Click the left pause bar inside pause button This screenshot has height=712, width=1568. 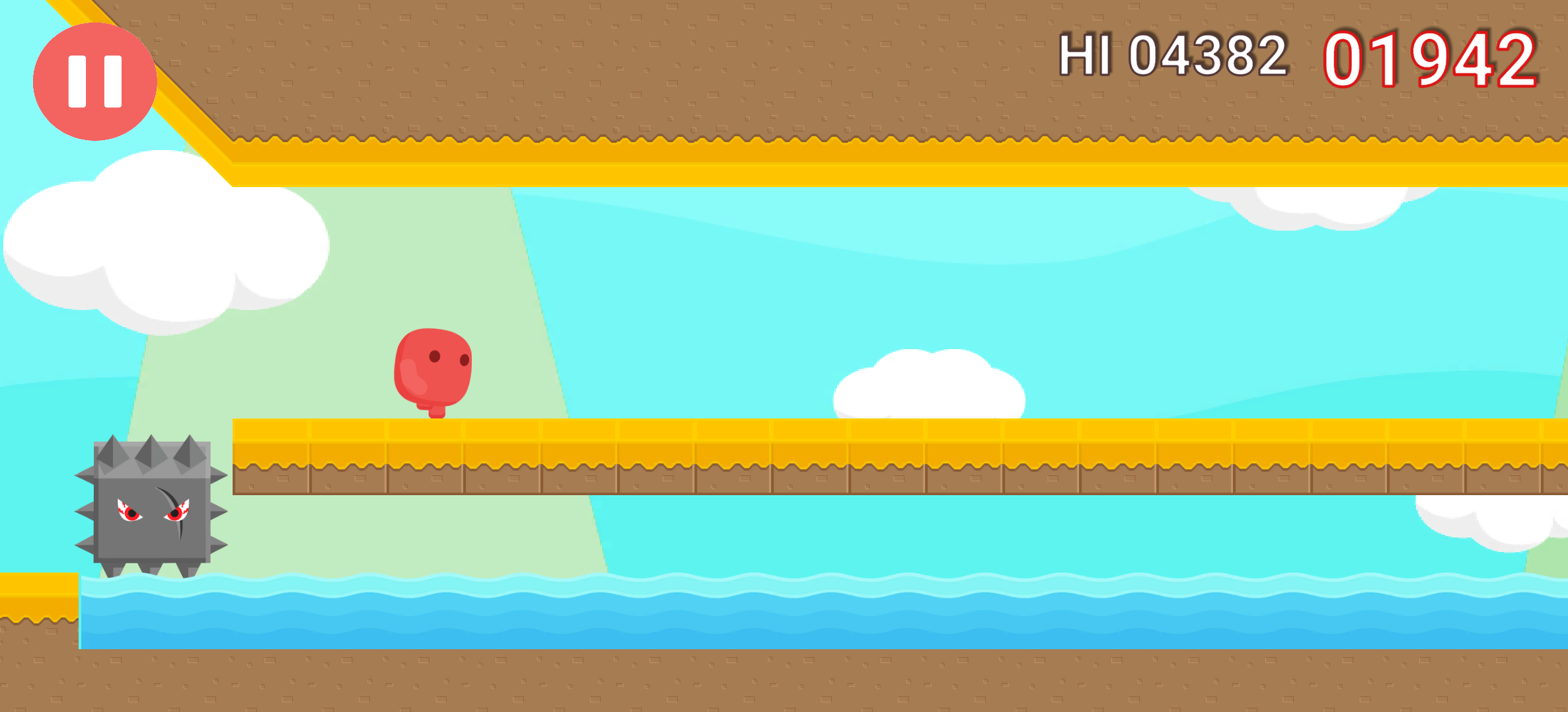point(79,79)
